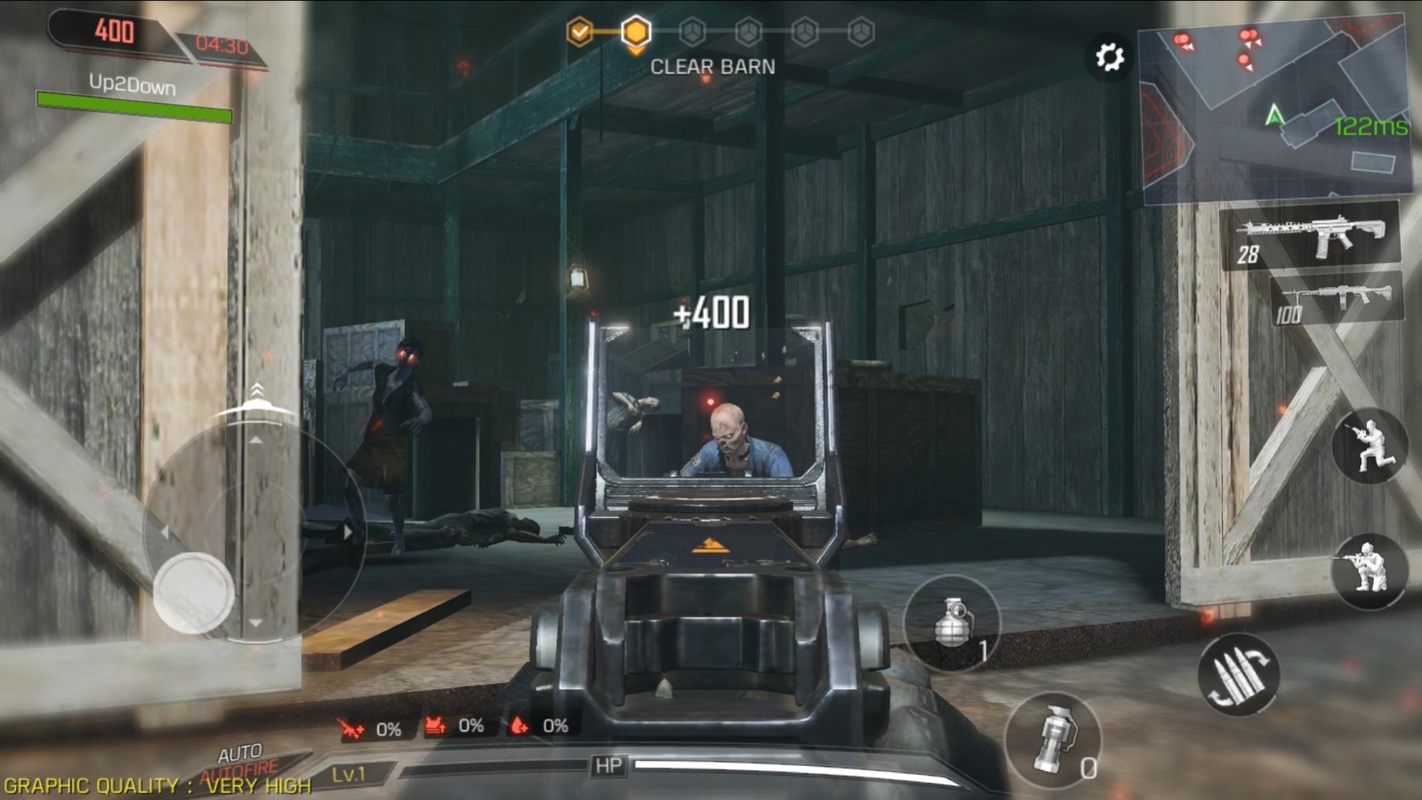This screenshot has width=1422, height=800.
Task: Tap the crouch stance button
Action: point(1369,446)
